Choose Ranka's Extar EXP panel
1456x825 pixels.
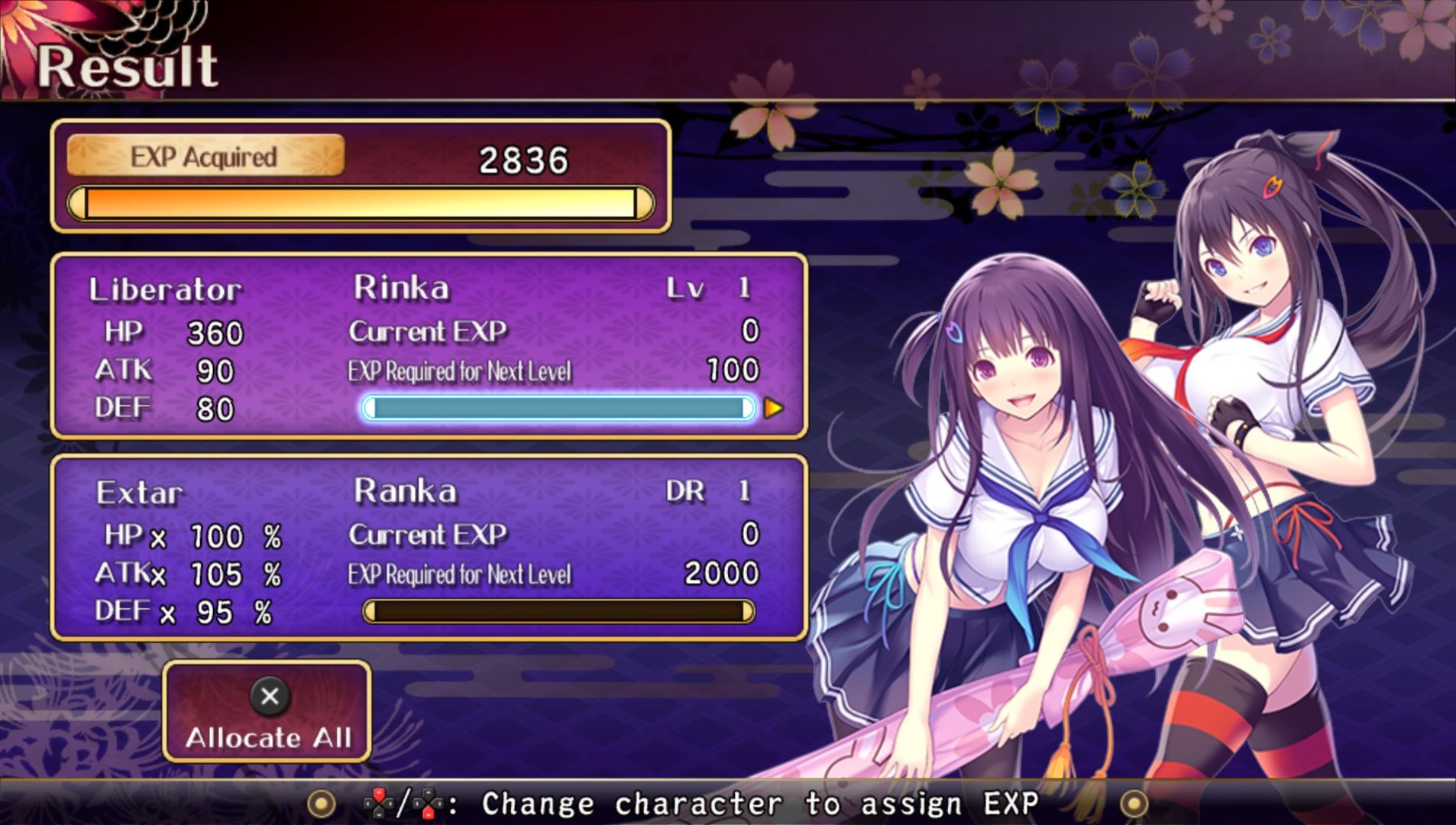[429, 548]
